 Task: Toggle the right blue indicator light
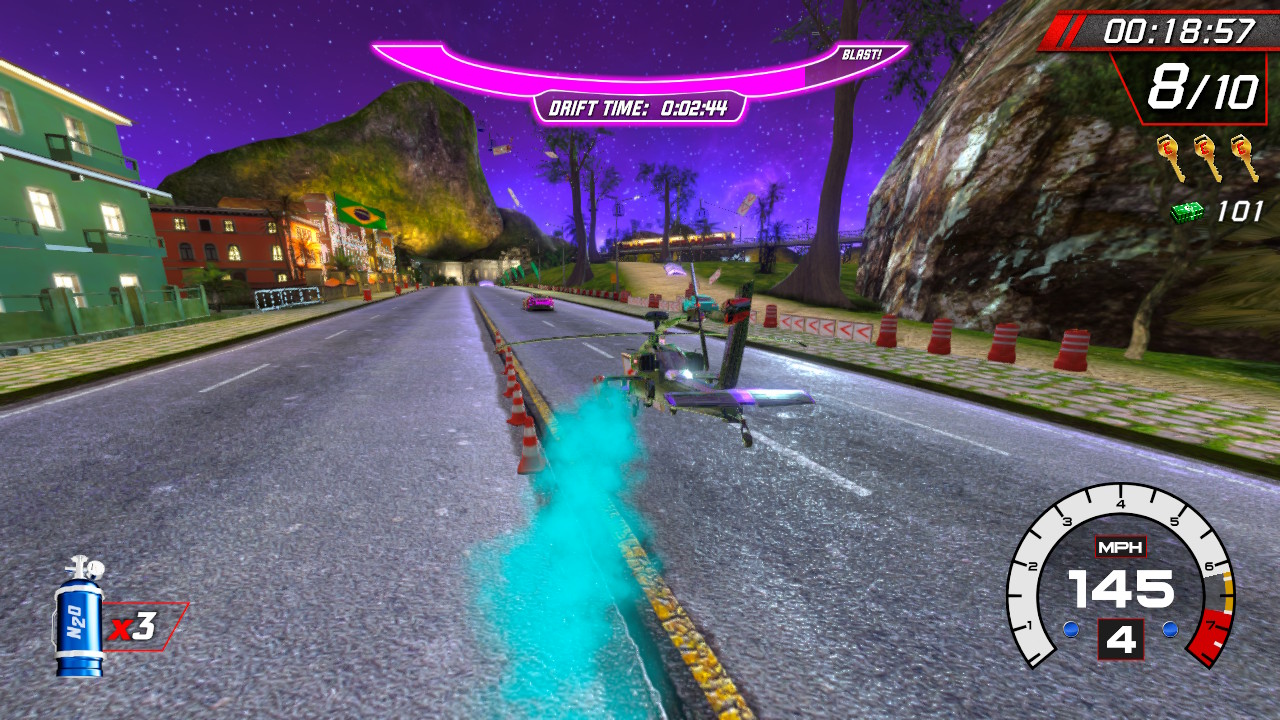(x=1168, y=629)
